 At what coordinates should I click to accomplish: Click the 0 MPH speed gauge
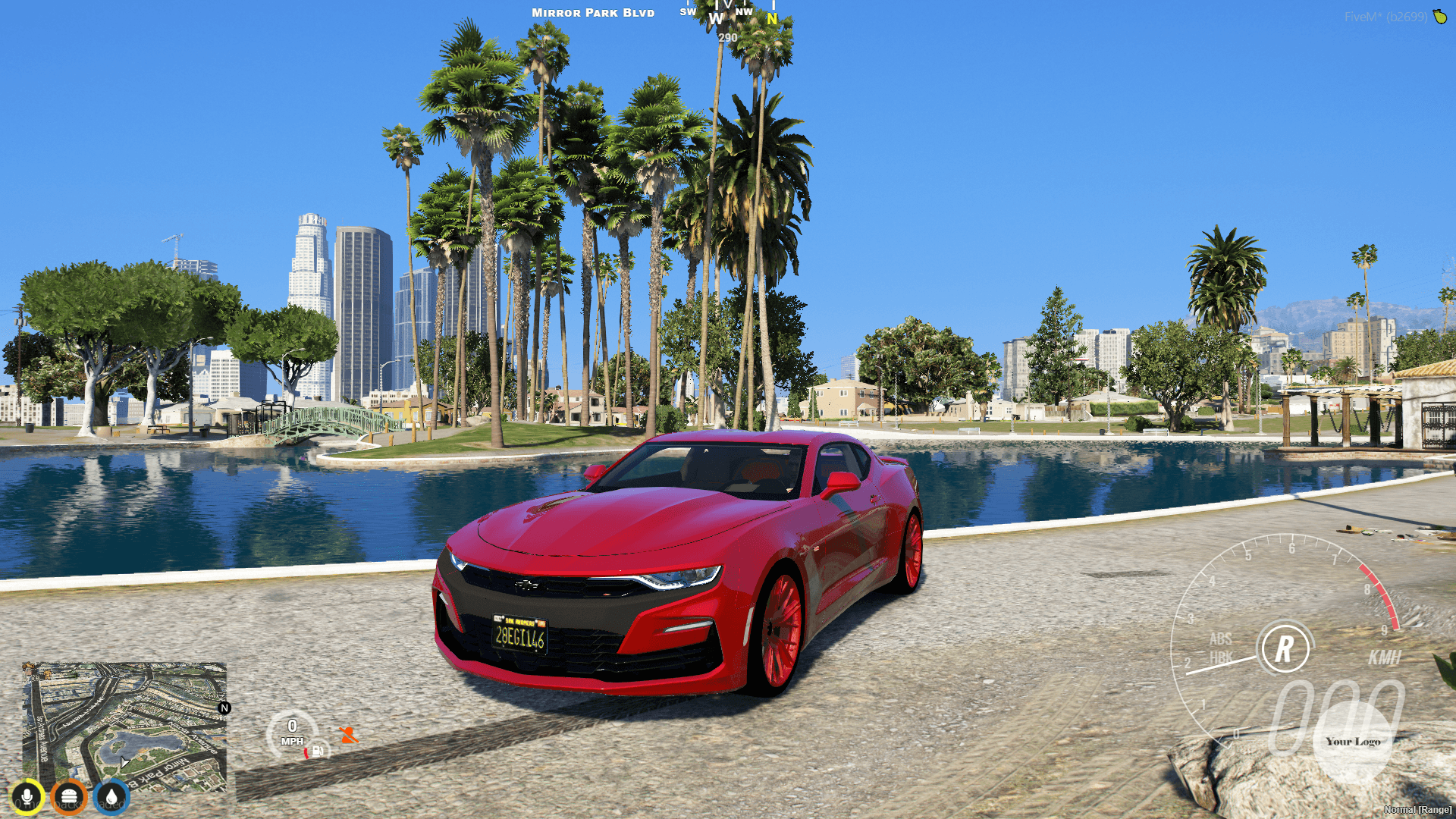point(293,730)
